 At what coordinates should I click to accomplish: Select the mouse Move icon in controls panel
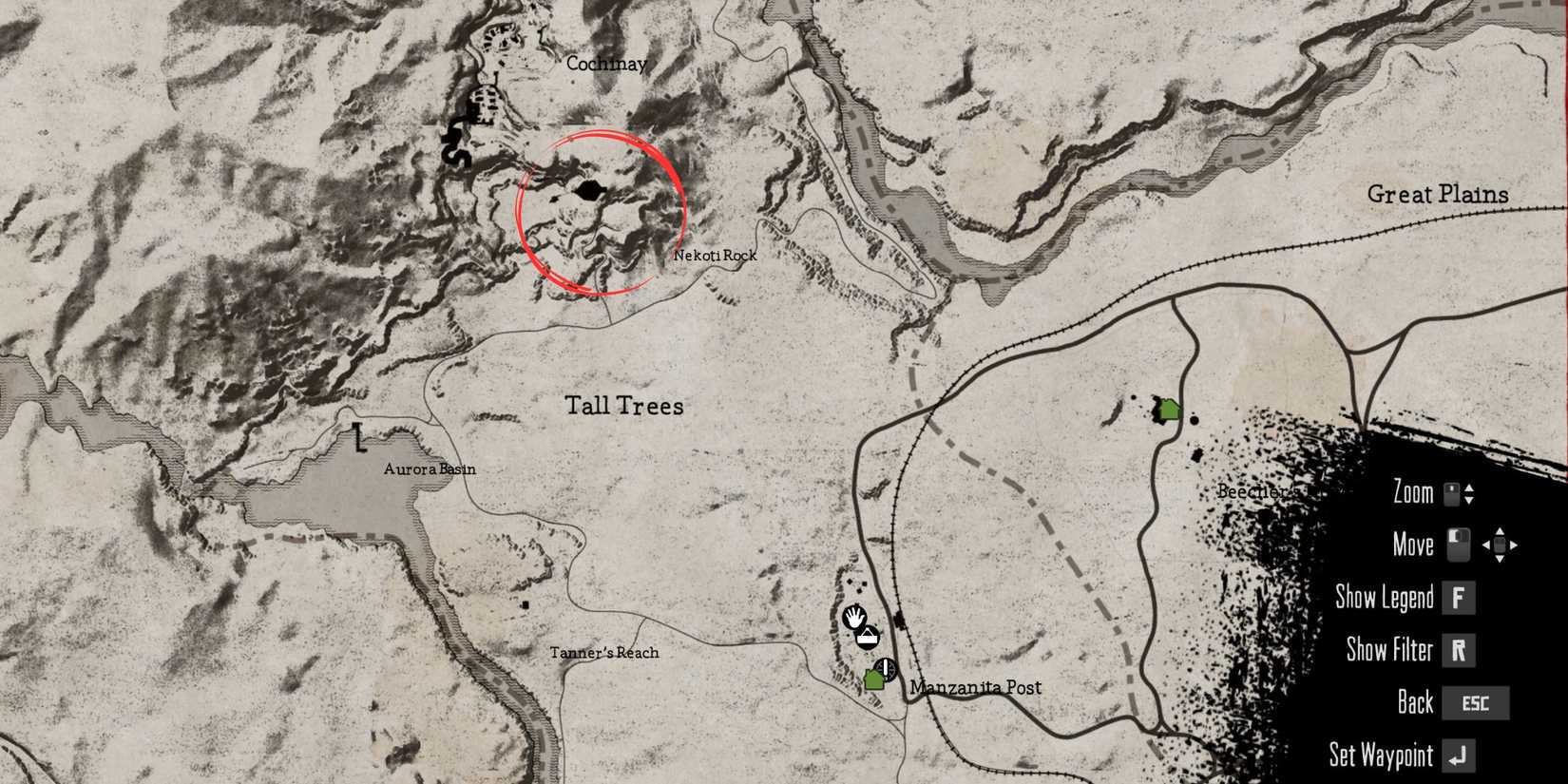point(1457,545)
